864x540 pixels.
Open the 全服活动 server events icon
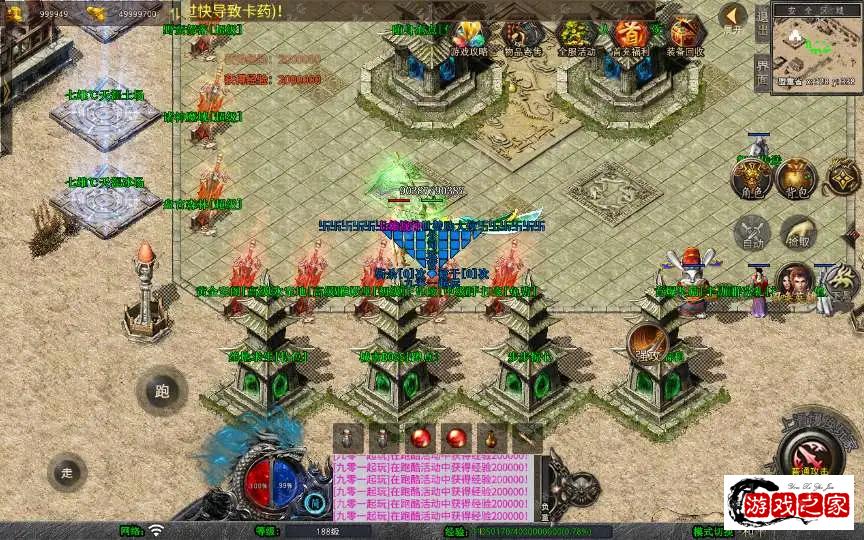coord(576,36)
